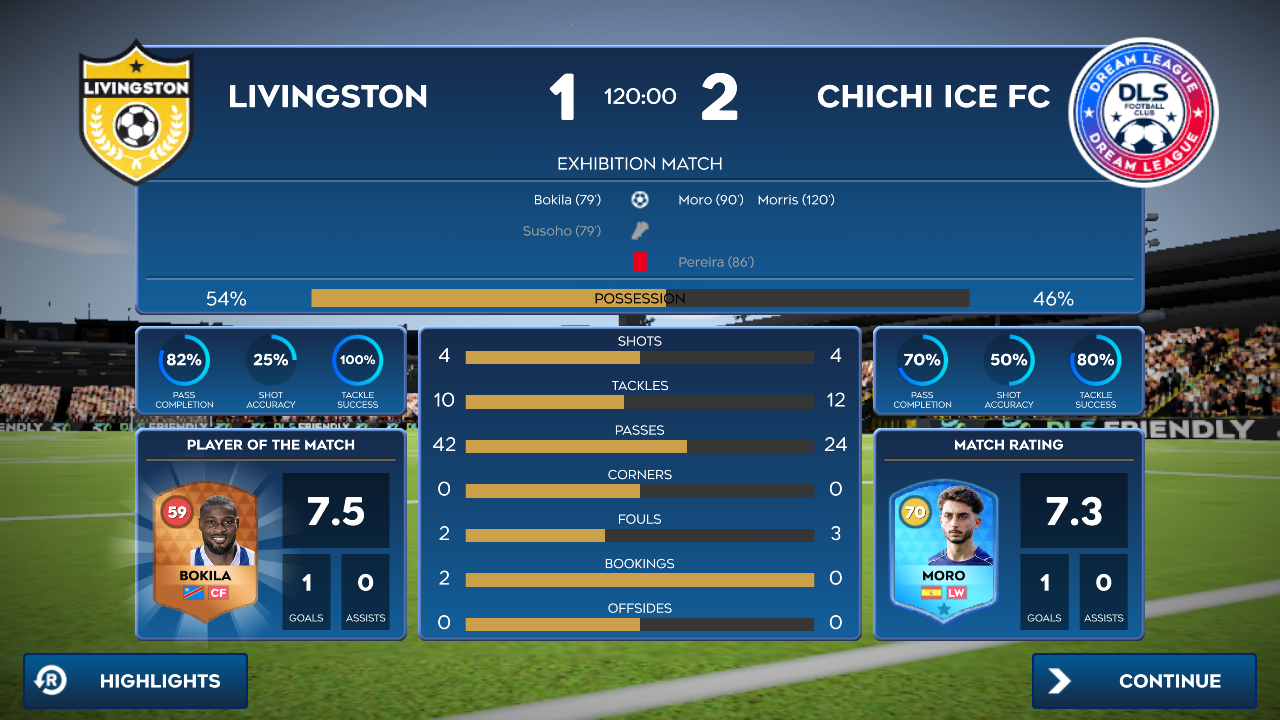The width and height of the screenshot is (1280, 720).
Task: Expand the Player of the Match panel
Action: click(270, 446)
